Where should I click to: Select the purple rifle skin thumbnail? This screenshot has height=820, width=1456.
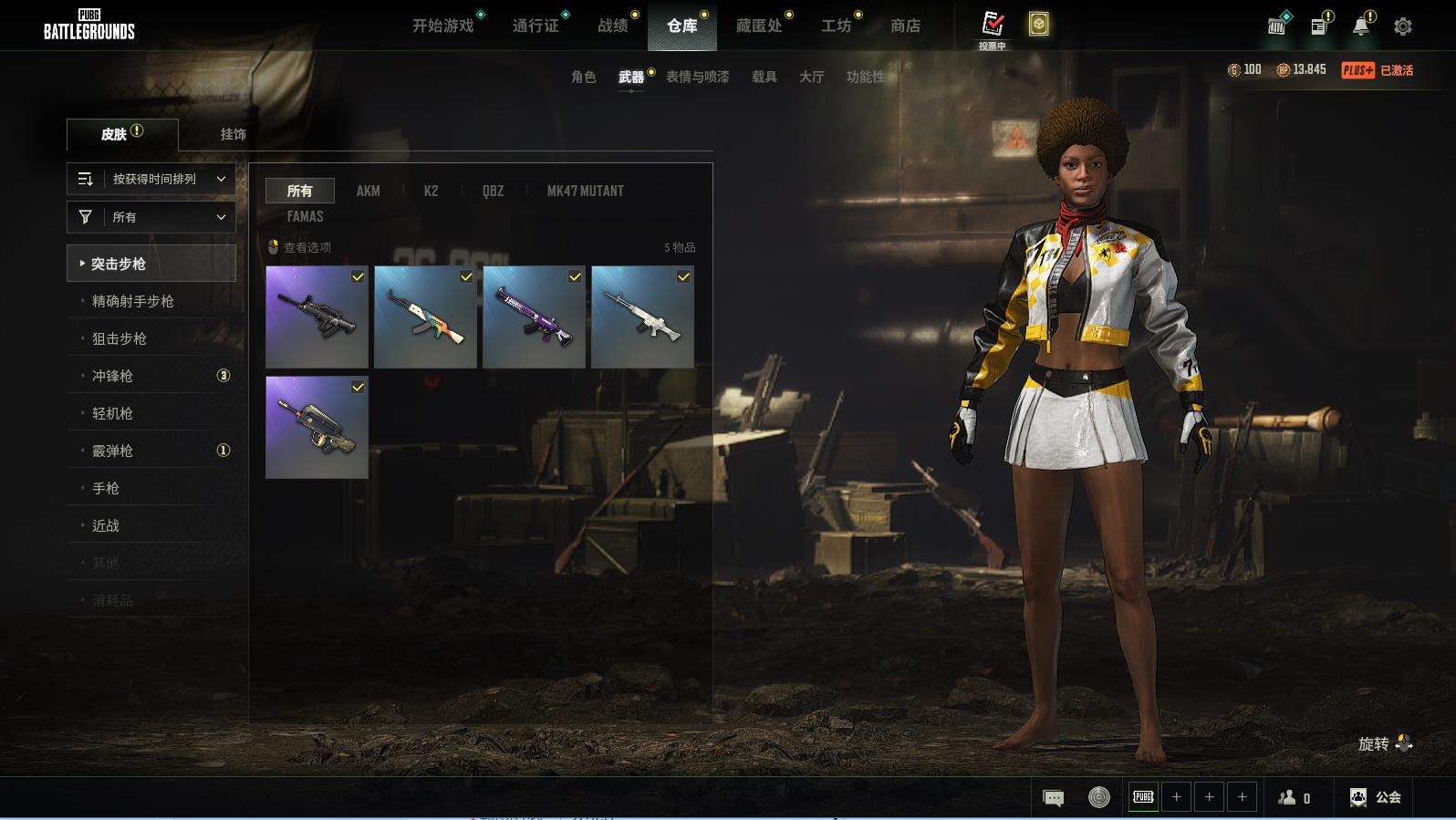(x=534, y=317)
